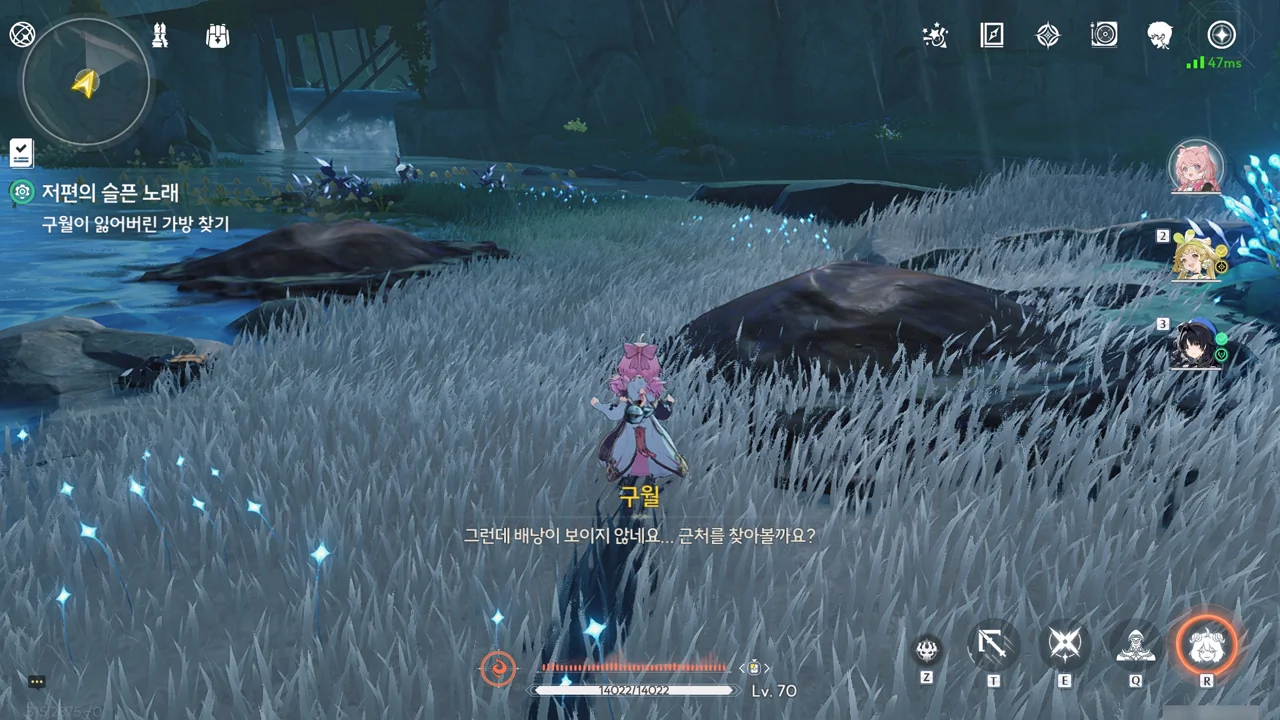The height and width of the screenshot is (720, 1280).
Task: Open the compass guidebook icon
Action: (x=991, y=36)
